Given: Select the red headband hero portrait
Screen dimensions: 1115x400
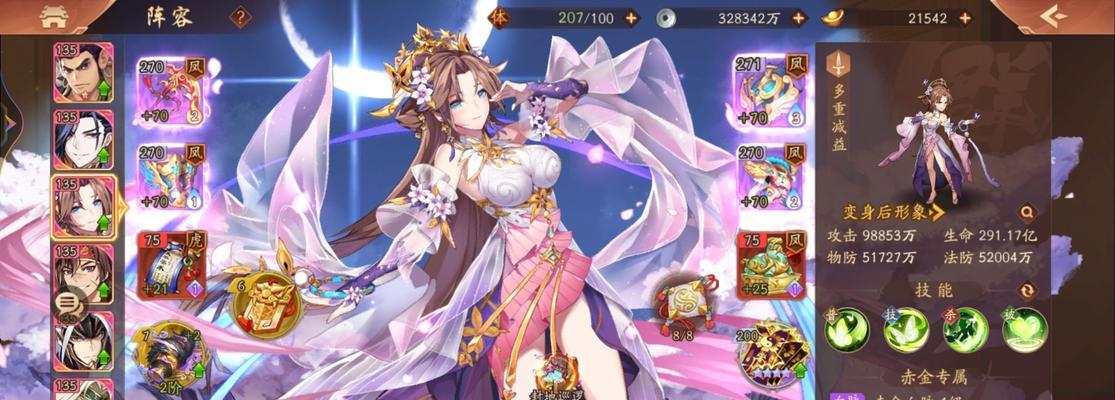Looking at the screenshot, I should point(83,273).
